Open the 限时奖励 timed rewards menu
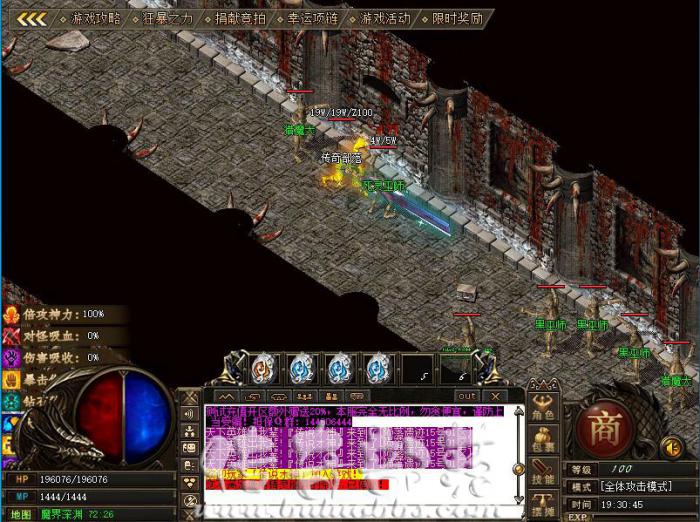This screenshot has height=522, width=700. pyautogui.click(x=457, y=18)
